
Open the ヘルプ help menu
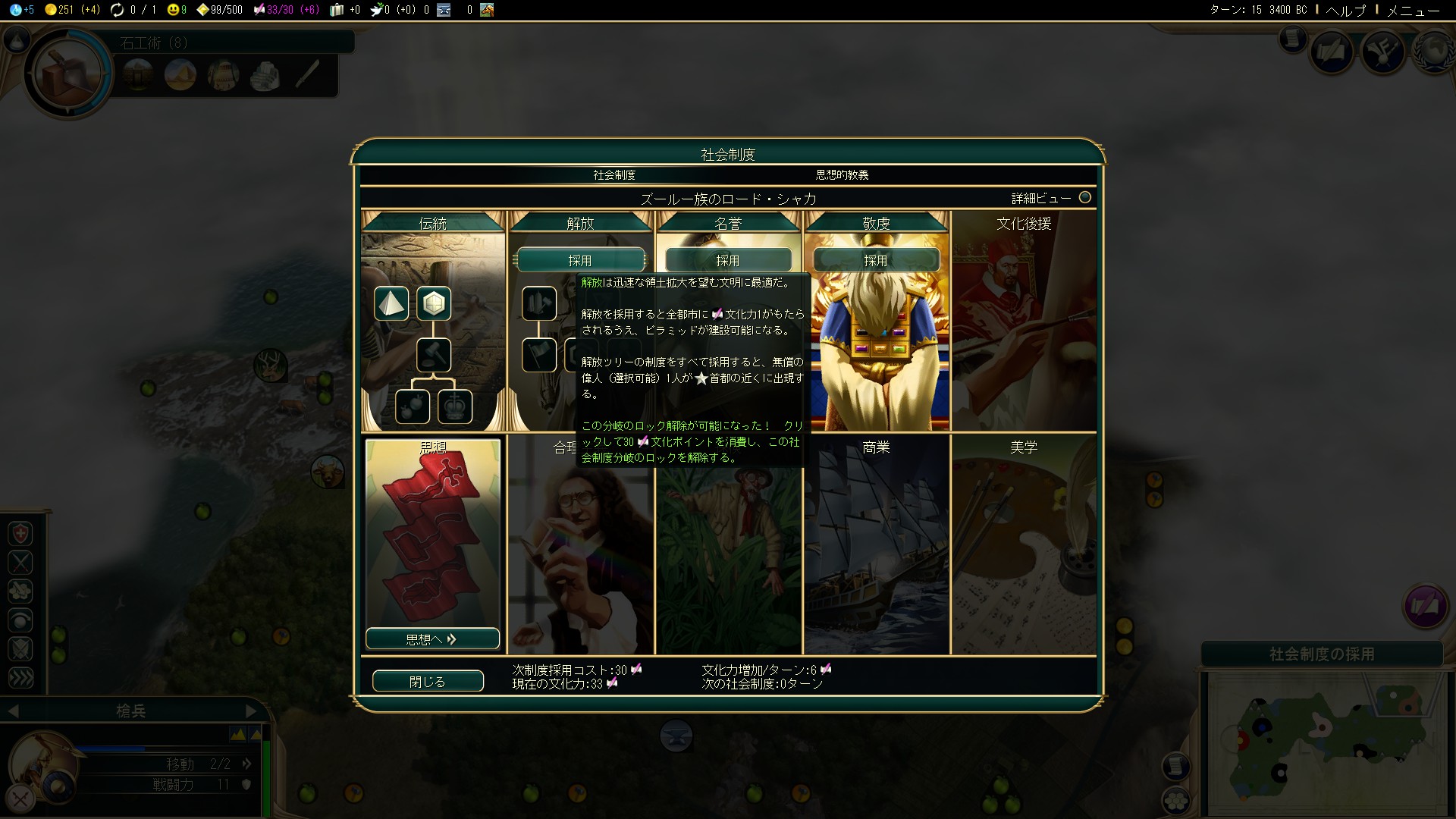tap(1345, 10)
